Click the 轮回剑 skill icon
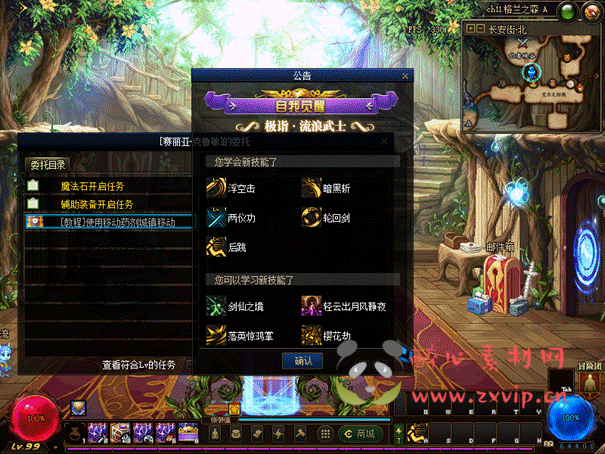The width and height of the screenshot is (605, 454). pyautogui.click(x=311, y=216)
